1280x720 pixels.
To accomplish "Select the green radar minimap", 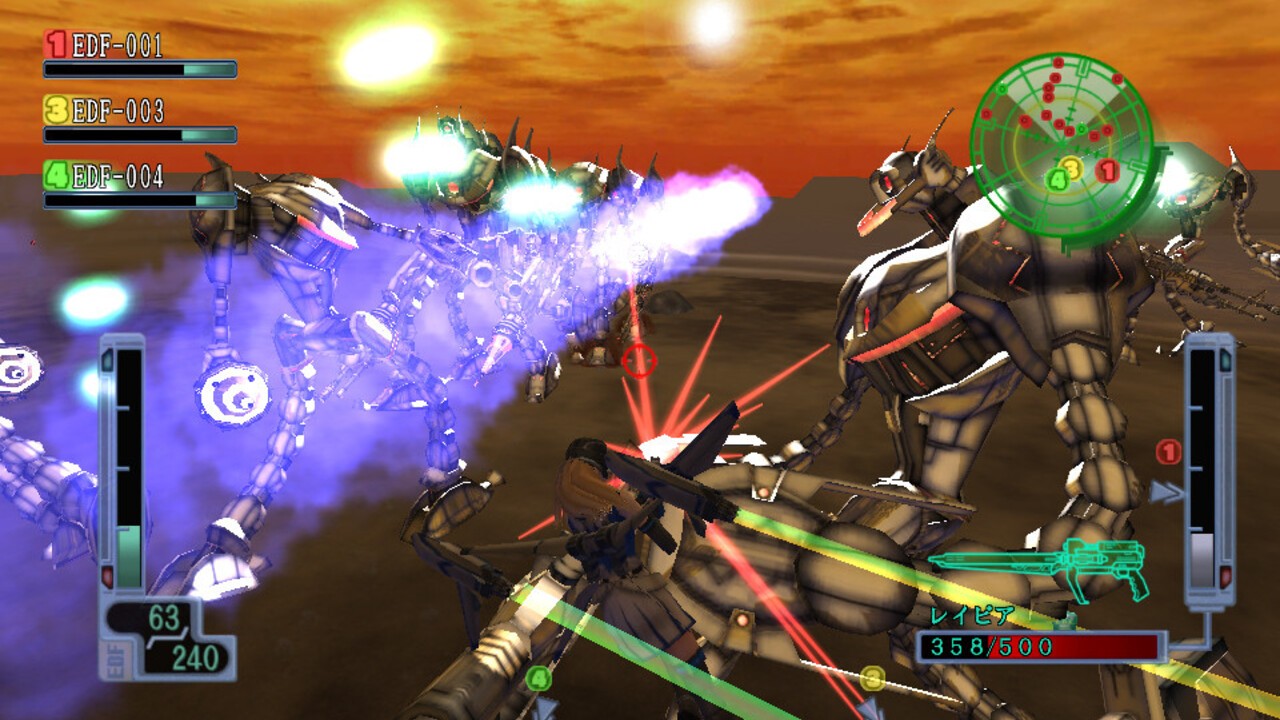I will (1063, 145).
